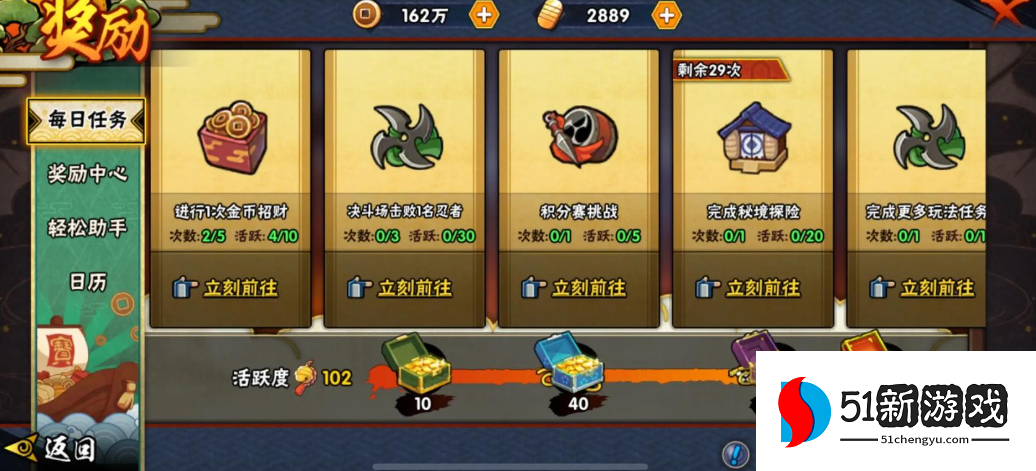Tap the blue info exclamation icon
1036x471 pixels.
tap(735, 454)
